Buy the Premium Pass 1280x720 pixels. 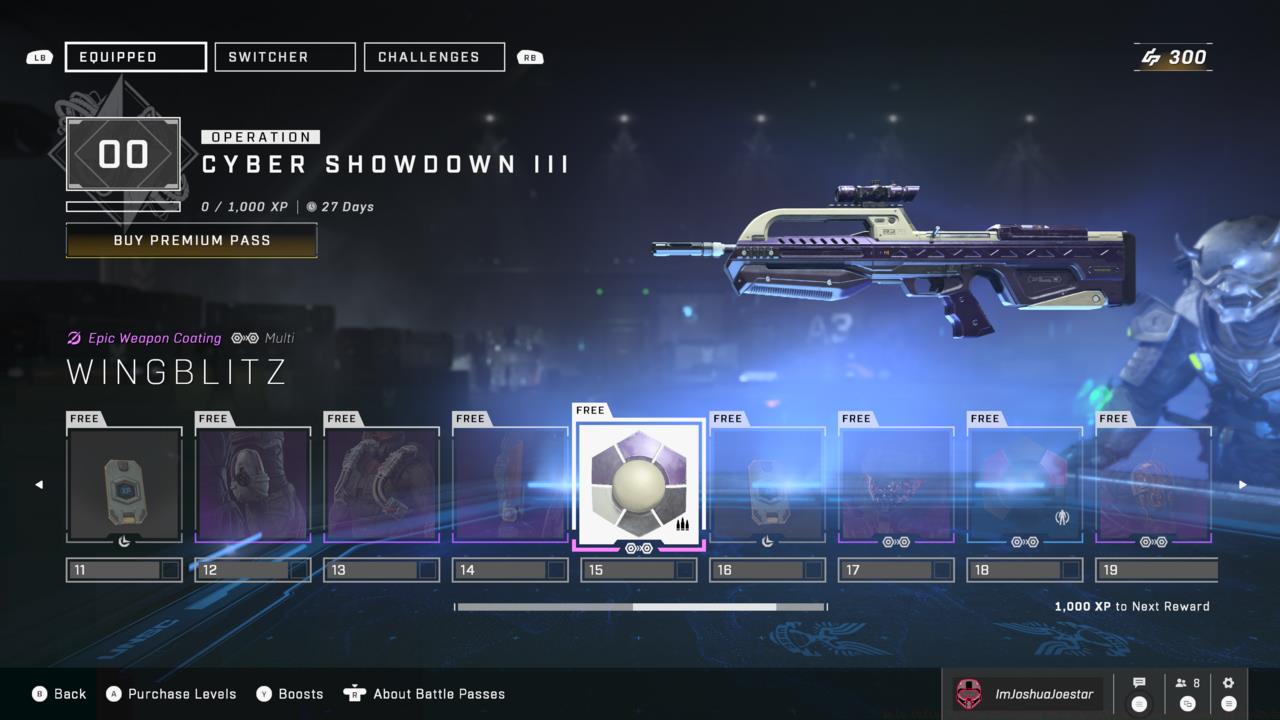pos(191,240)
